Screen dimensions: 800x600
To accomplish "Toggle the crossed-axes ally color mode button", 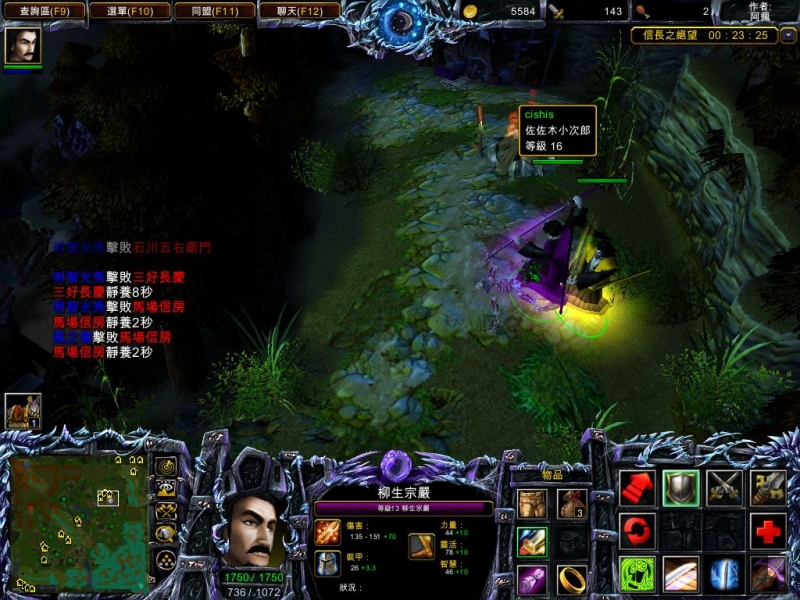I will (166, 511).
